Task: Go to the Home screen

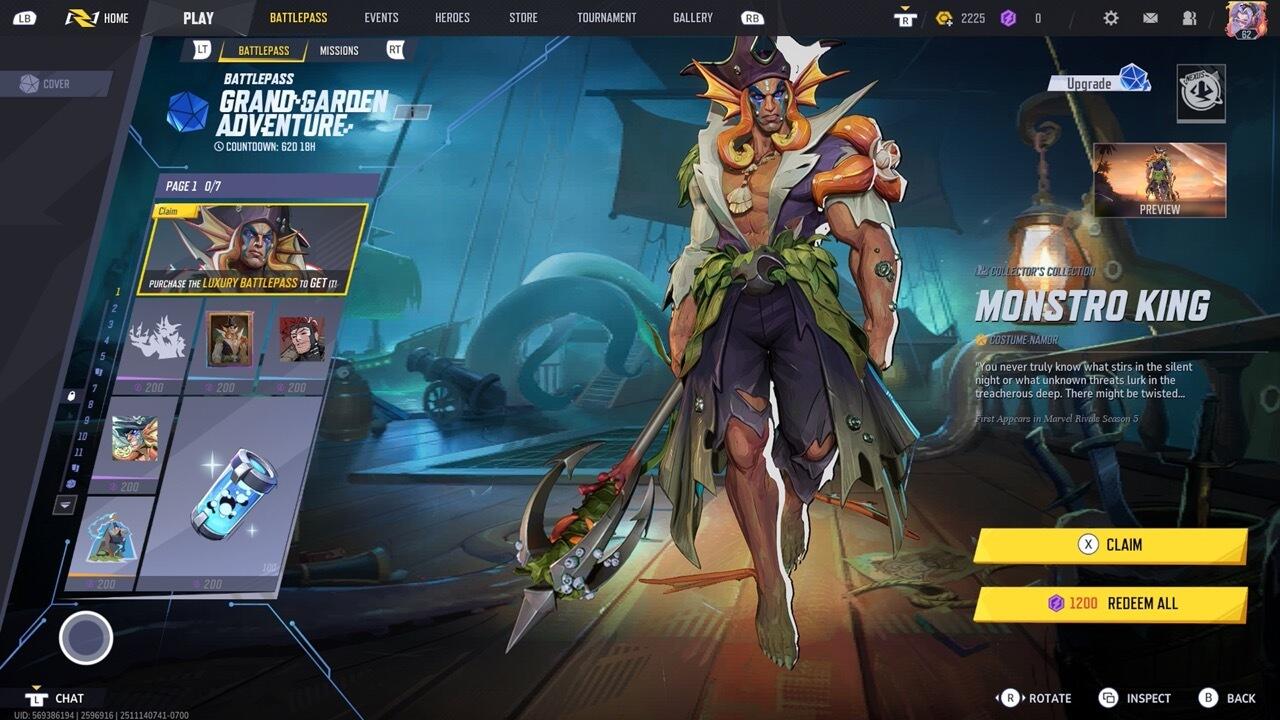Action: click(98, 18)
